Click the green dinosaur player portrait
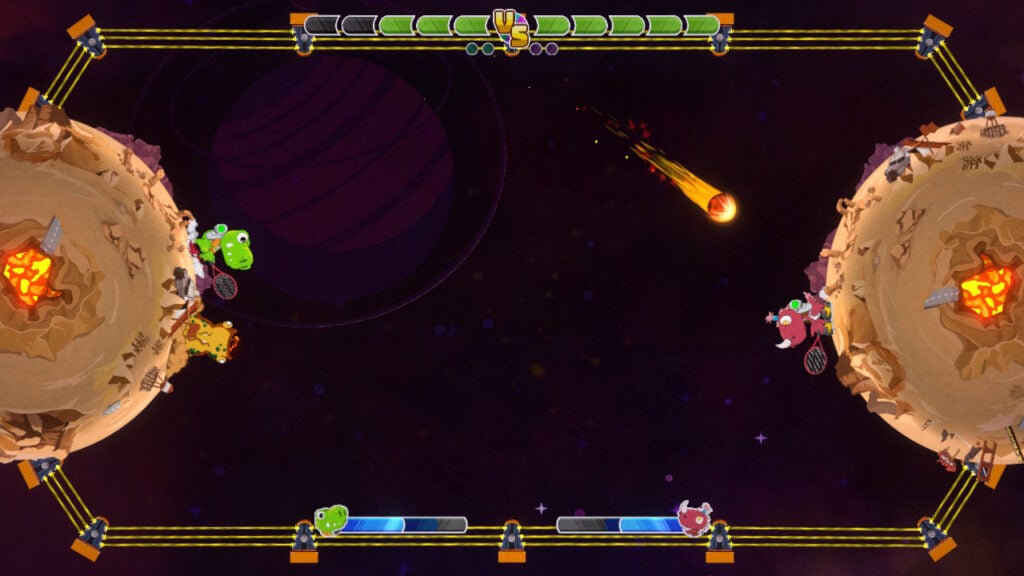Viewport: 1024px width, 576px height. 331,519
